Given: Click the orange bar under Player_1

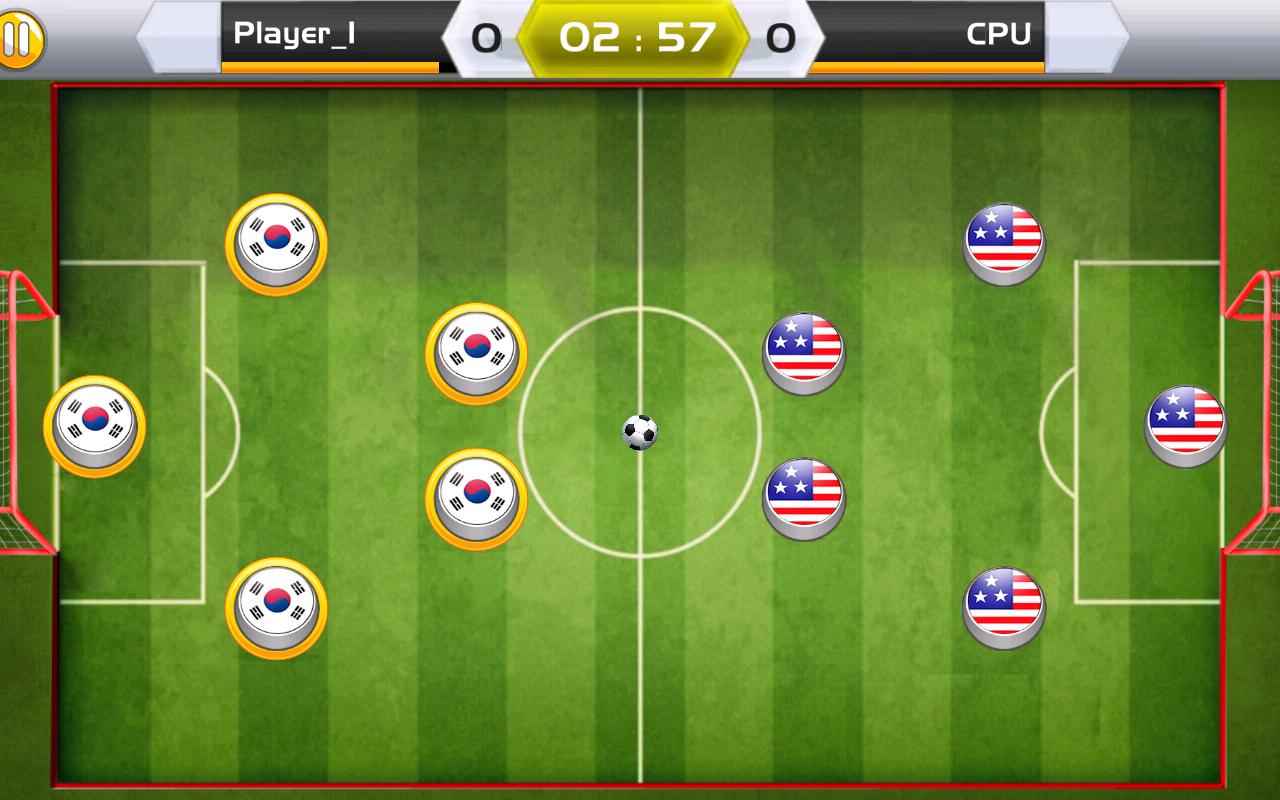Looking at the screenshot, I should pos(330,67).
